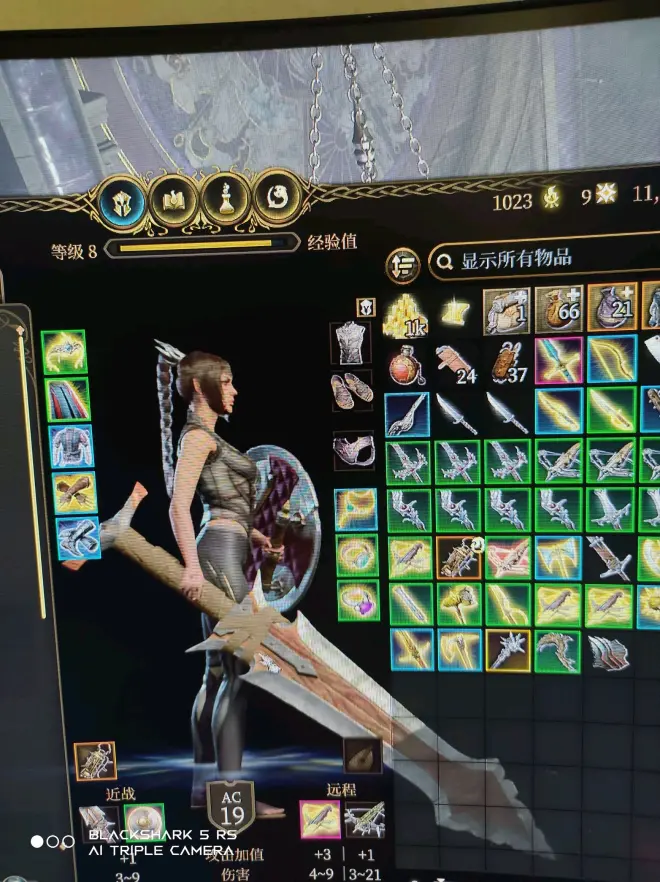Select the equipped boots slot
This screenshot has width=660, height=882.
78,538
